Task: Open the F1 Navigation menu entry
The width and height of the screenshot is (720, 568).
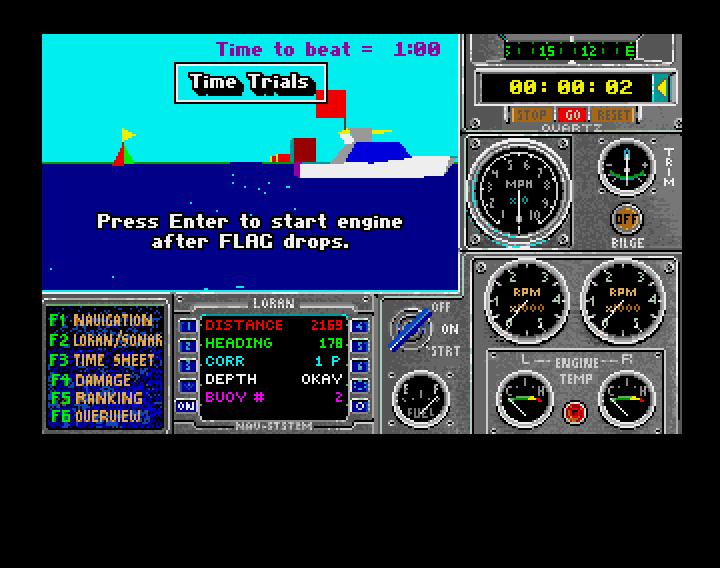Action: point(104,321)
